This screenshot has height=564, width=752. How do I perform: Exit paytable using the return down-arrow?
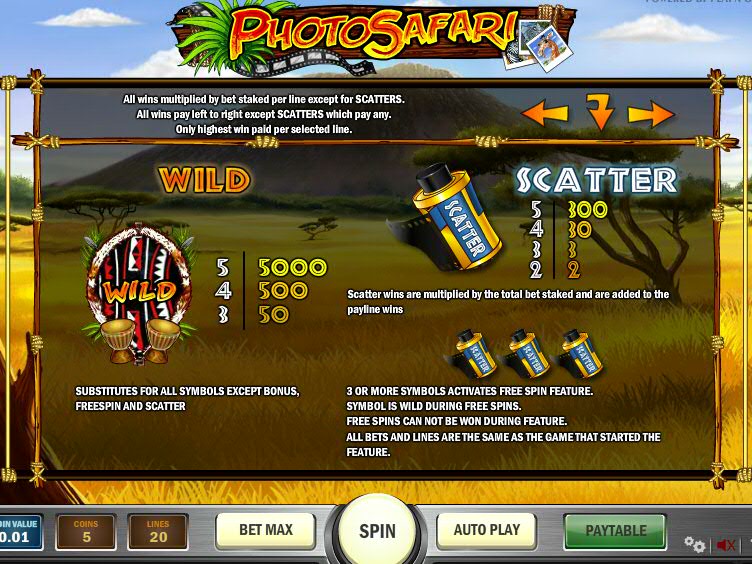click(x=598, y=113)
